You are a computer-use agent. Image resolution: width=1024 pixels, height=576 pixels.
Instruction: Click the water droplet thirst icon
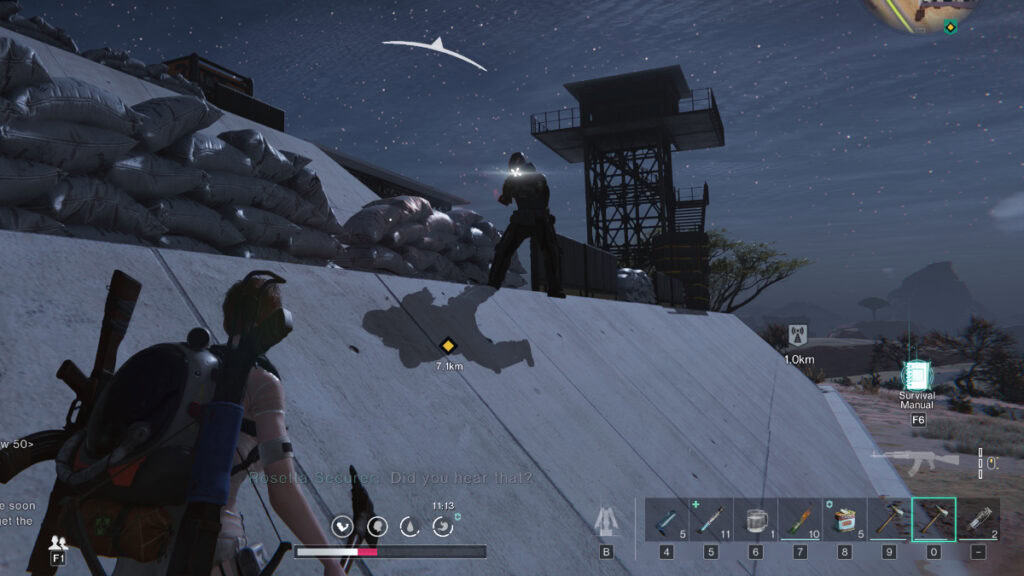click(x=409, y=526)
